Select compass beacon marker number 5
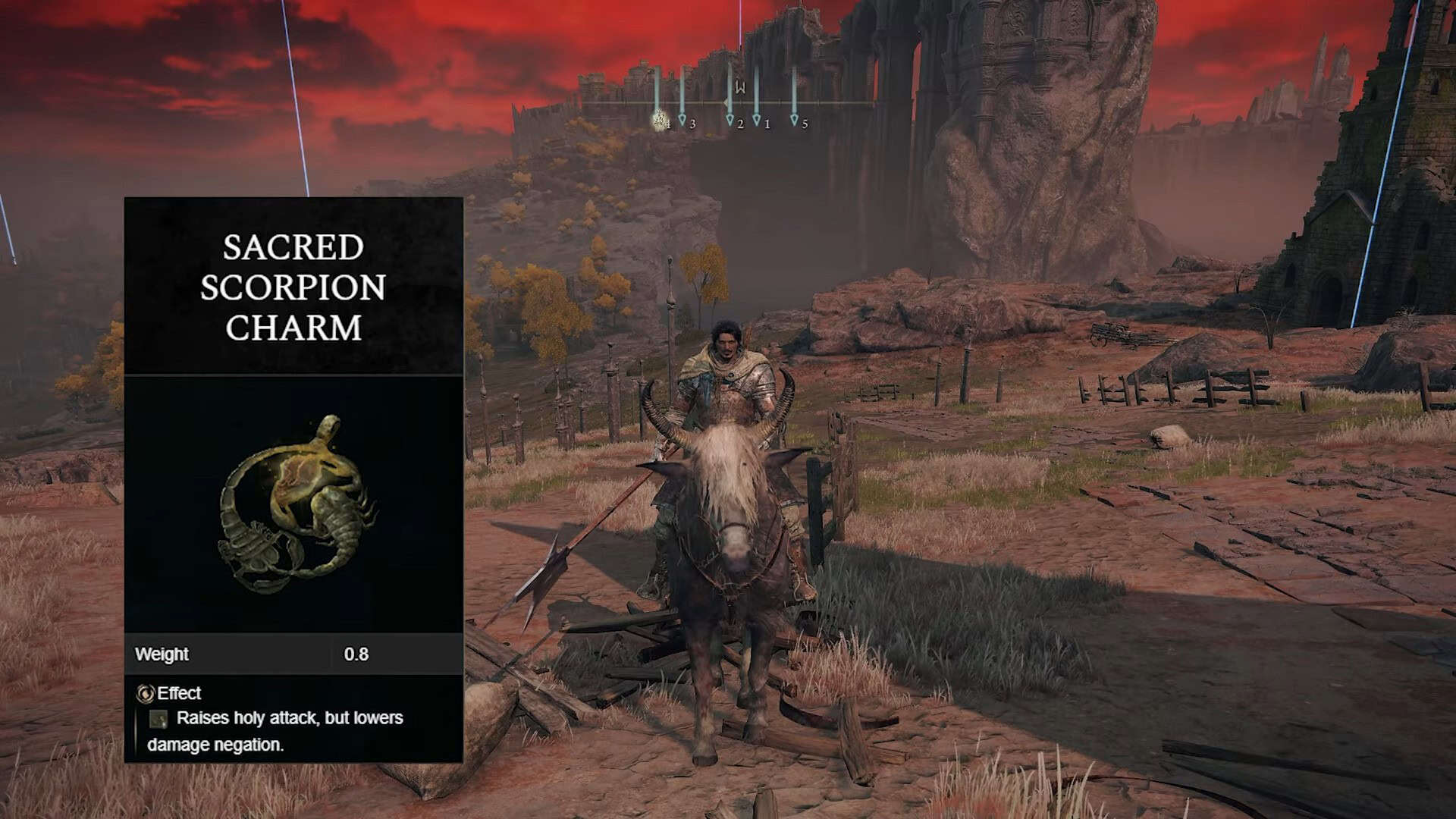 coord(795,120)
